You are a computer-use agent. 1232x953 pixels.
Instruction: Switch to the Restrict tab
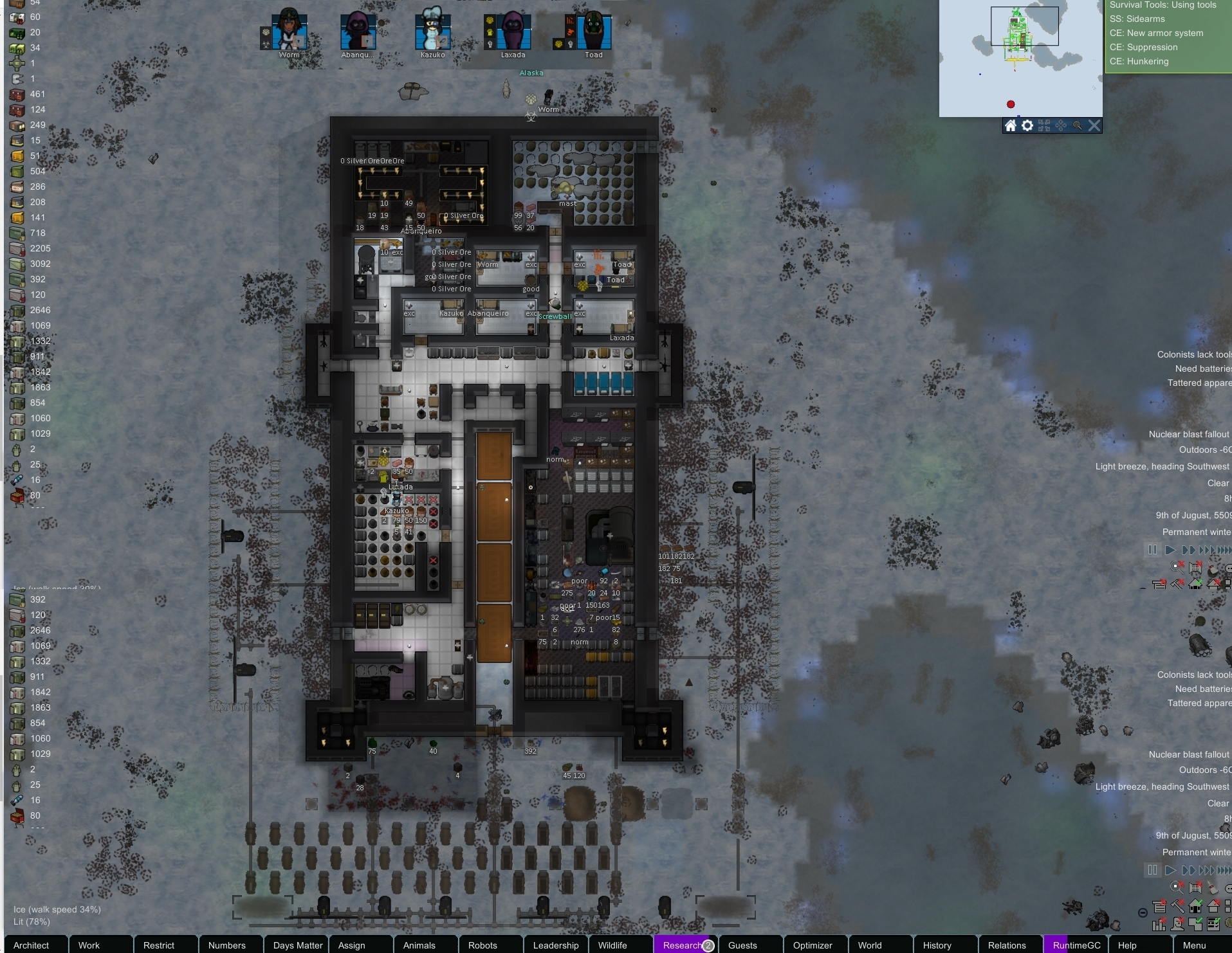pos(159,945)
